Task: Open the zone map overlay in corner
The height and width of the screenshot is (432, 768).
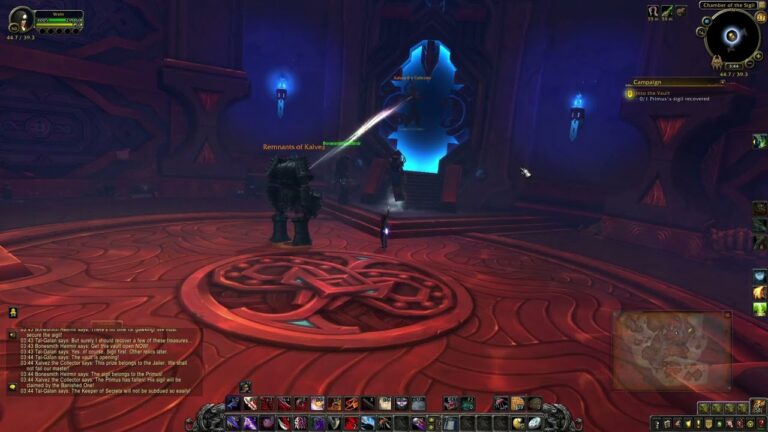Action: click(672, 350)
